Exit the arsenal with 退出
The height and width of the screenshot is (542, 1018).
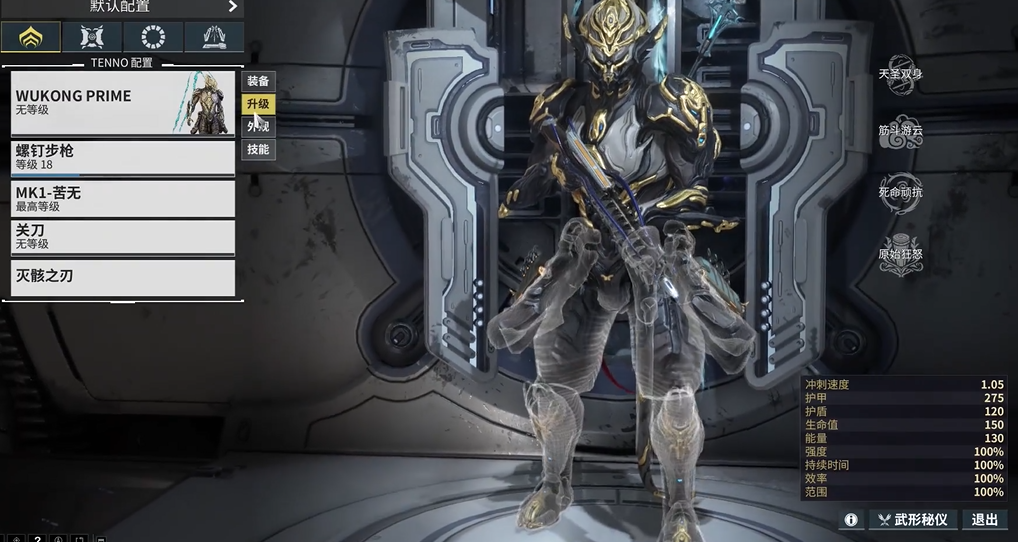[x=985, y=520]
